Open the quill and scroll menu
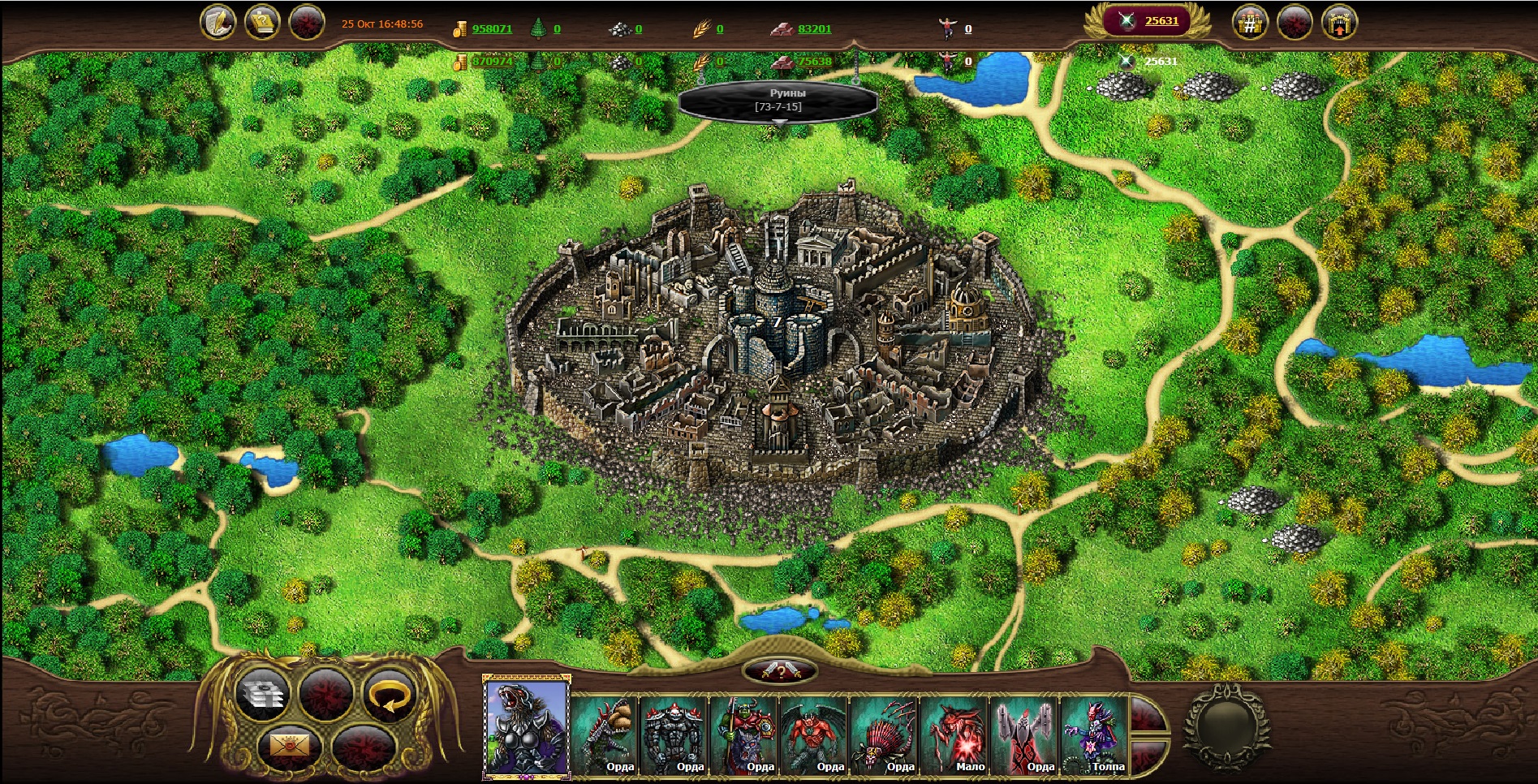Screen dimensions: 1538x784 218,22
